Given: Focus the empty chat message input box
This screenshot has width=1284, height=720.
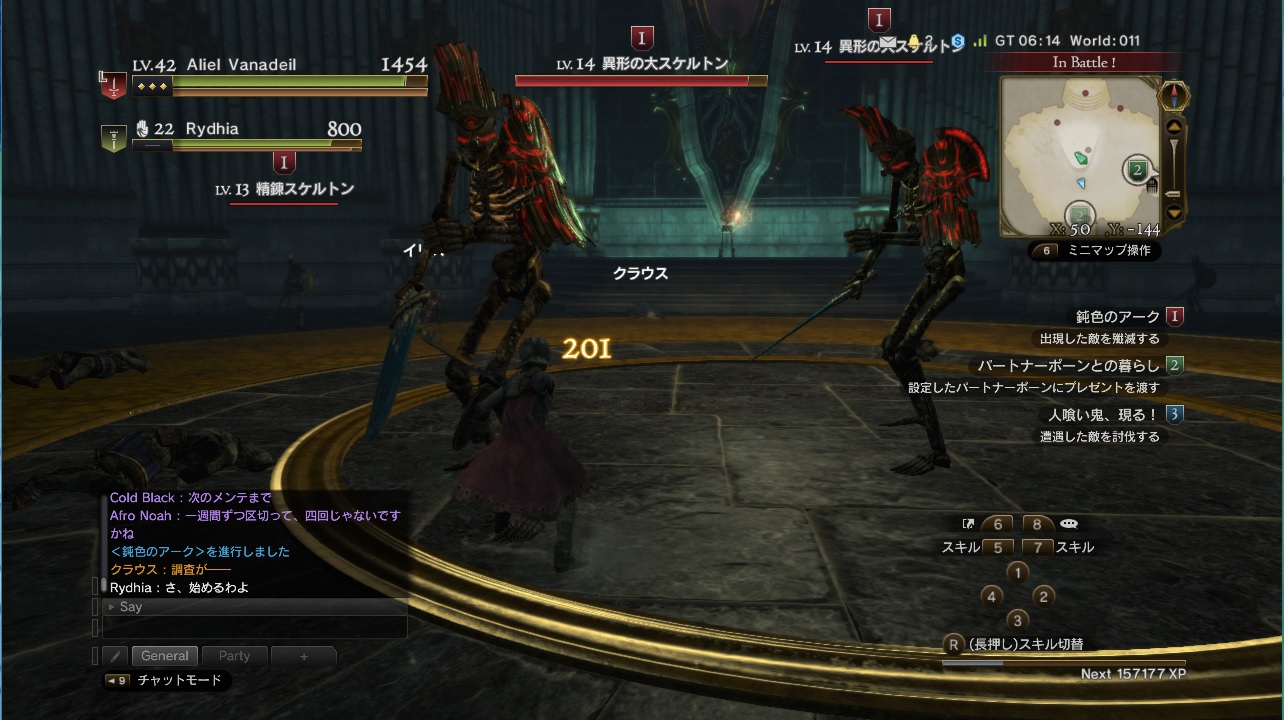Looking at the screenshot, I should click(255, 627).
